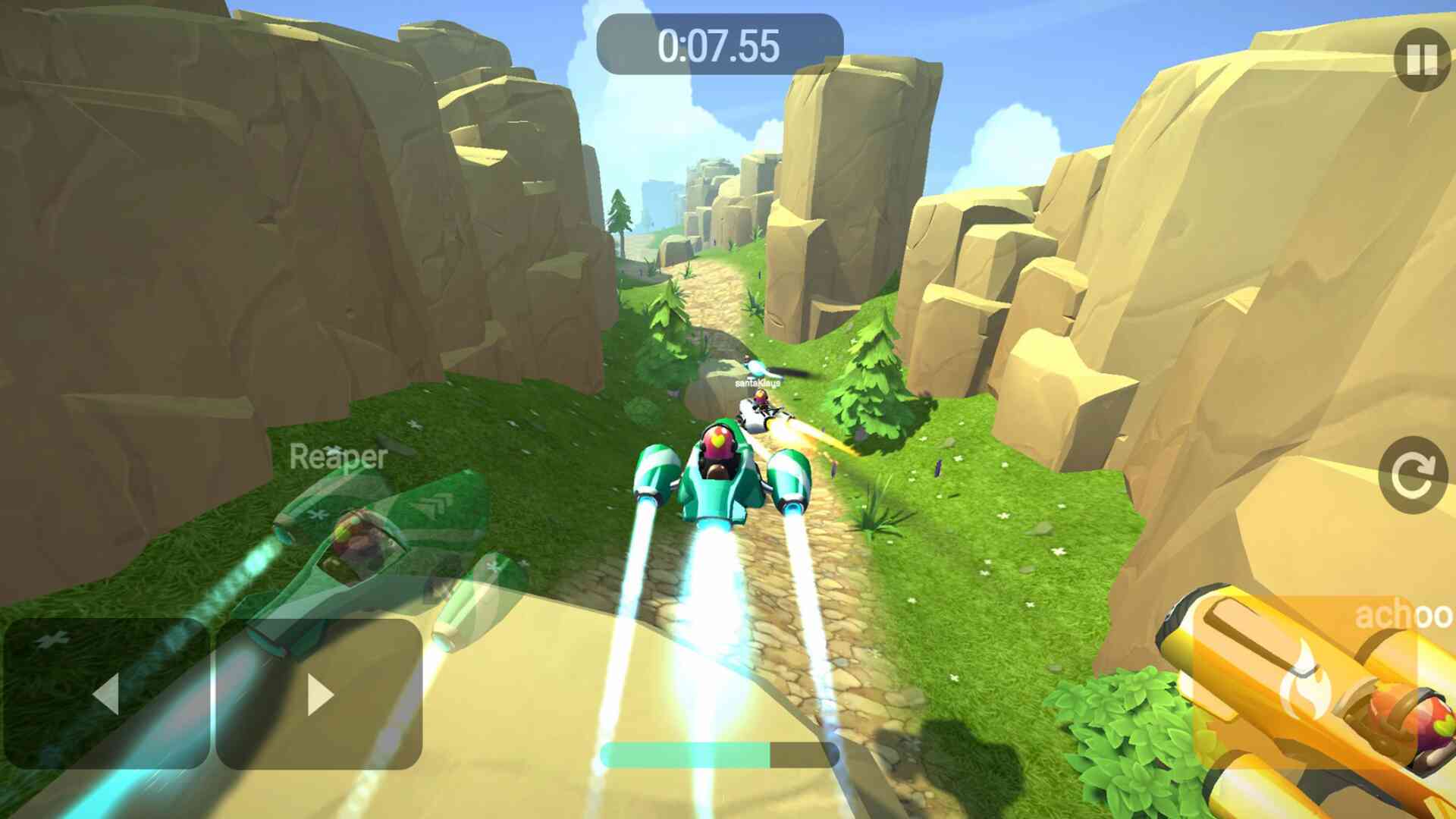The image size is (1456, 819).
Task: Steer right with the right arrow pad
Action: point(319,694)
